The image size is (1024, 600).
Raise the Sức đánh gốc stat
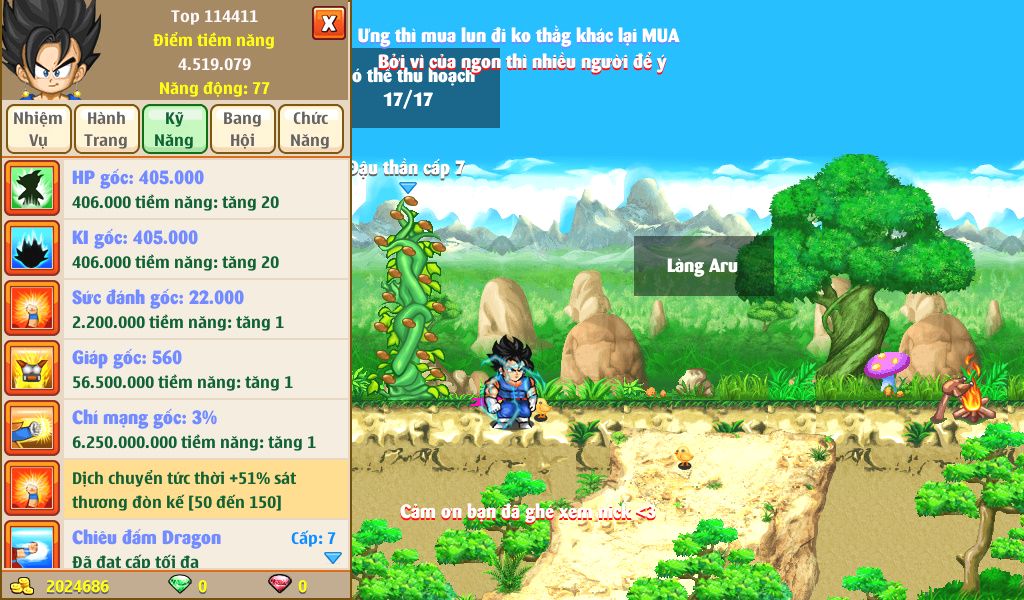pyautogui.click(x=175, y=309)
